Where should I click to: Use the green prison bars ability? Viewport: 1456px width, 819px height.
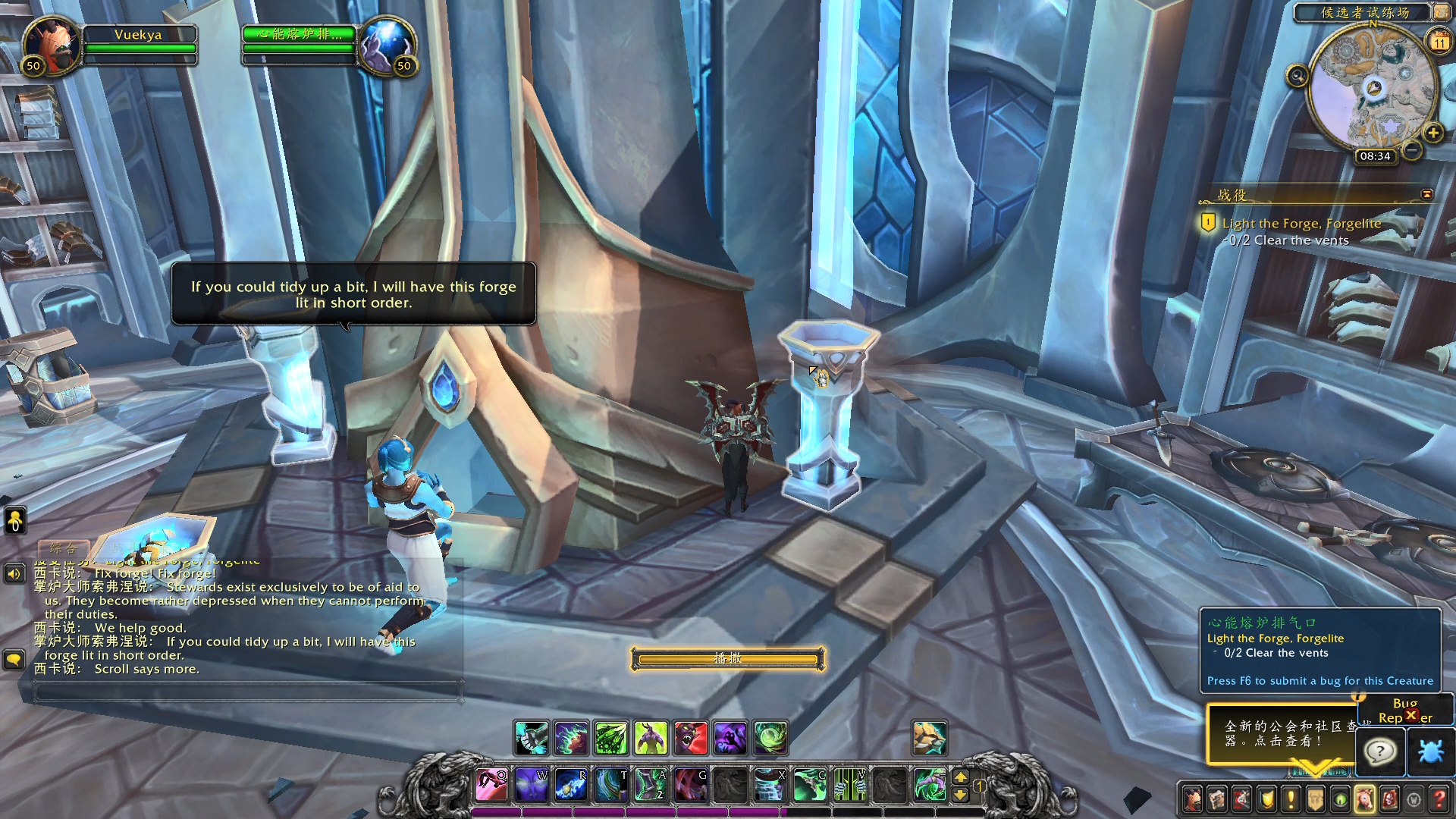849,784
